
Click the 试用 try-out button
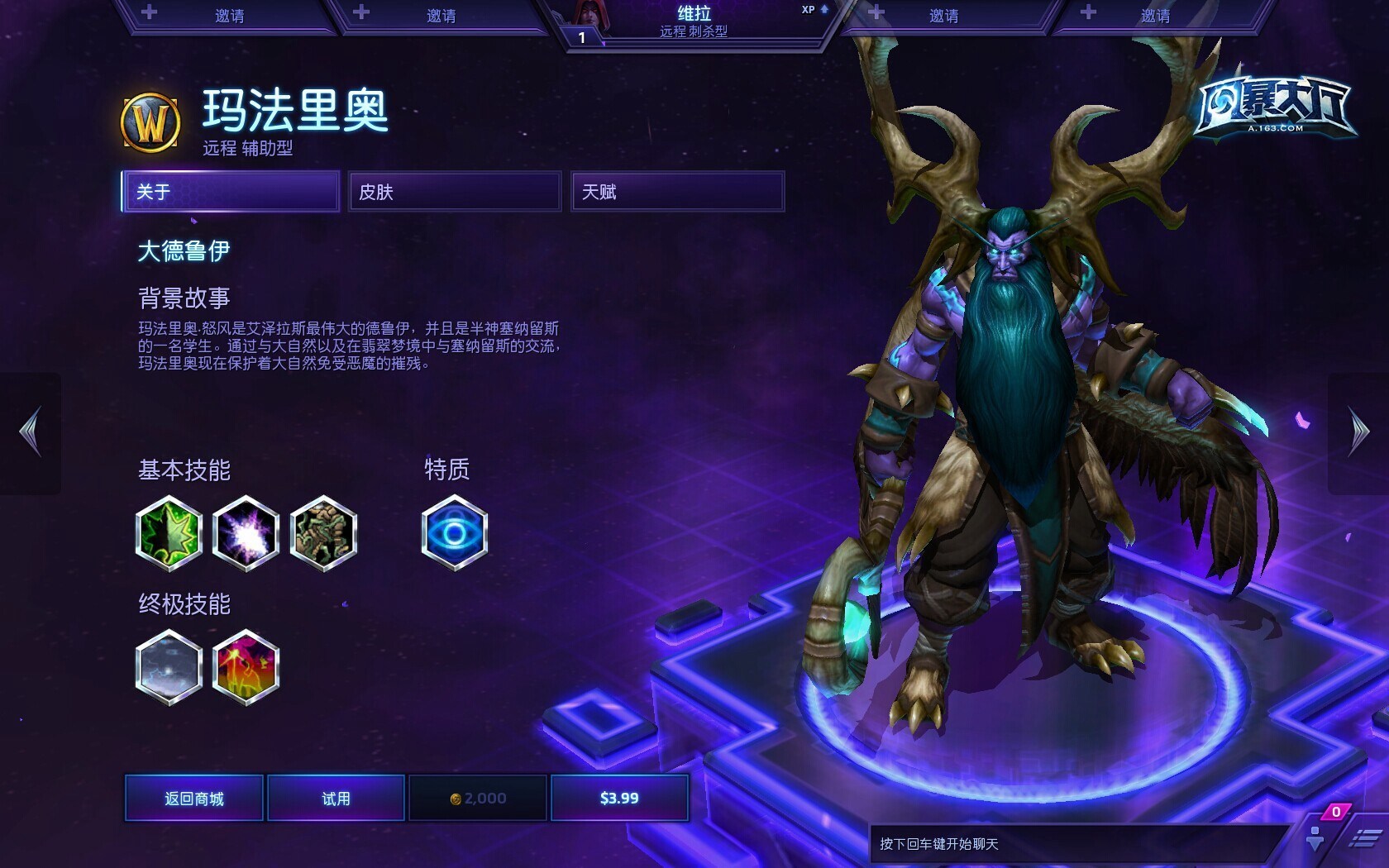[336, 798]
